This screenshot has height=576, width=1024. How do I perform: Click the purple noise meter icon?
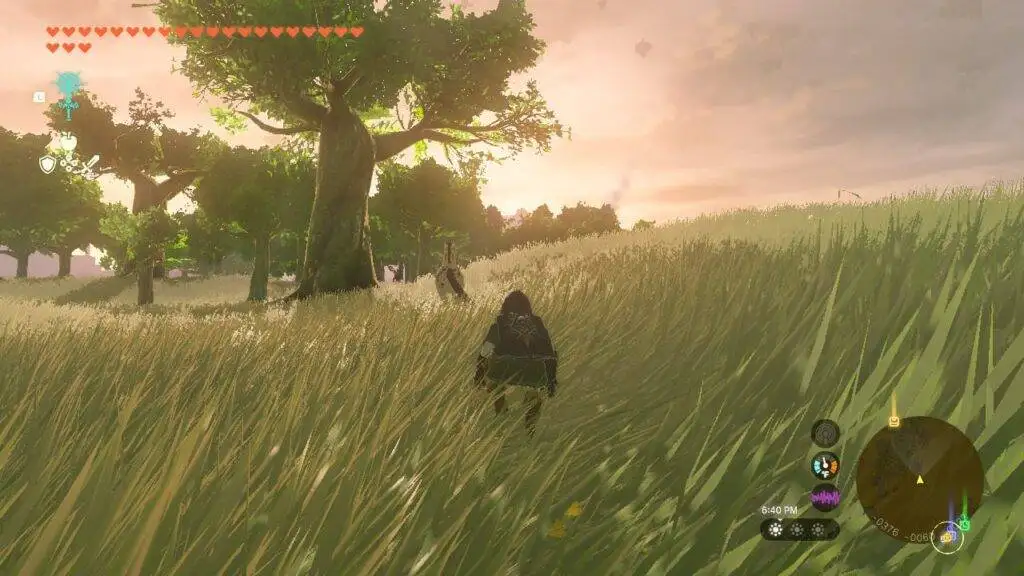point(825,496)
